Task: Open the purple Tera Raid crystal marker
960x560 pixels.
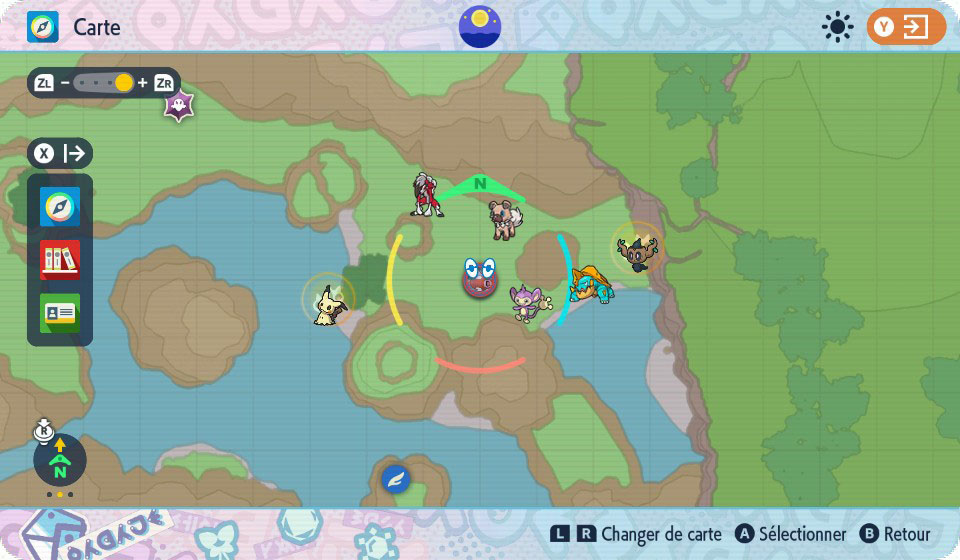Action: tap(179, 106)
